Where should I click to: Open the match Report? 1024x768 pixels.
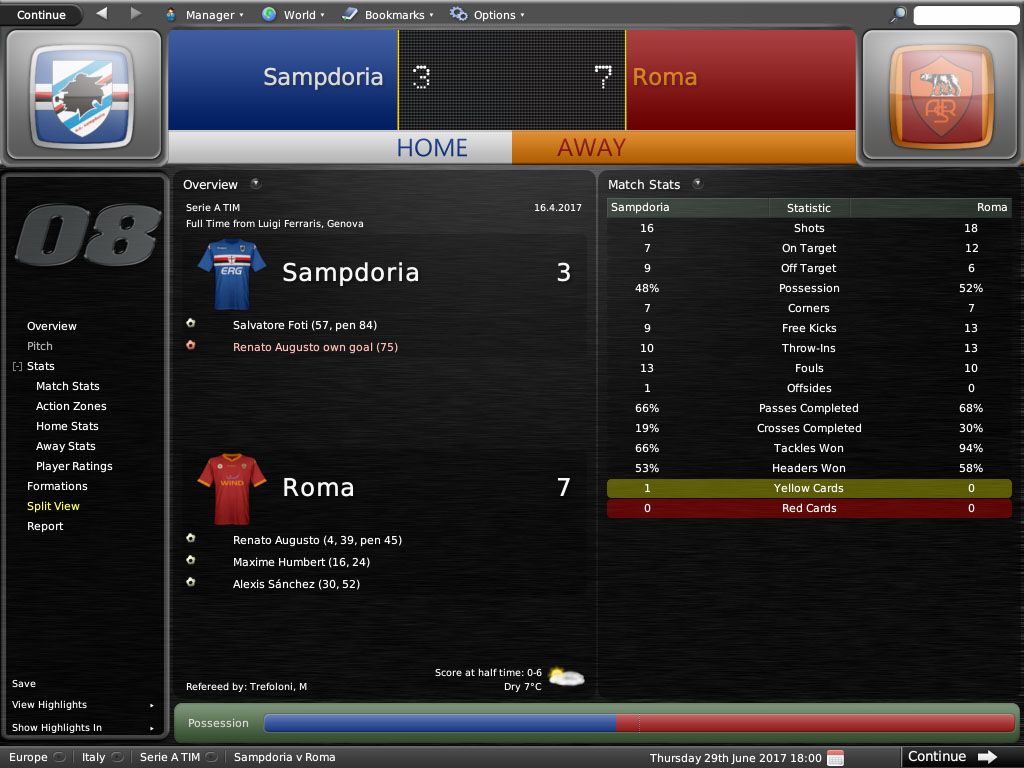coord(45,526)
